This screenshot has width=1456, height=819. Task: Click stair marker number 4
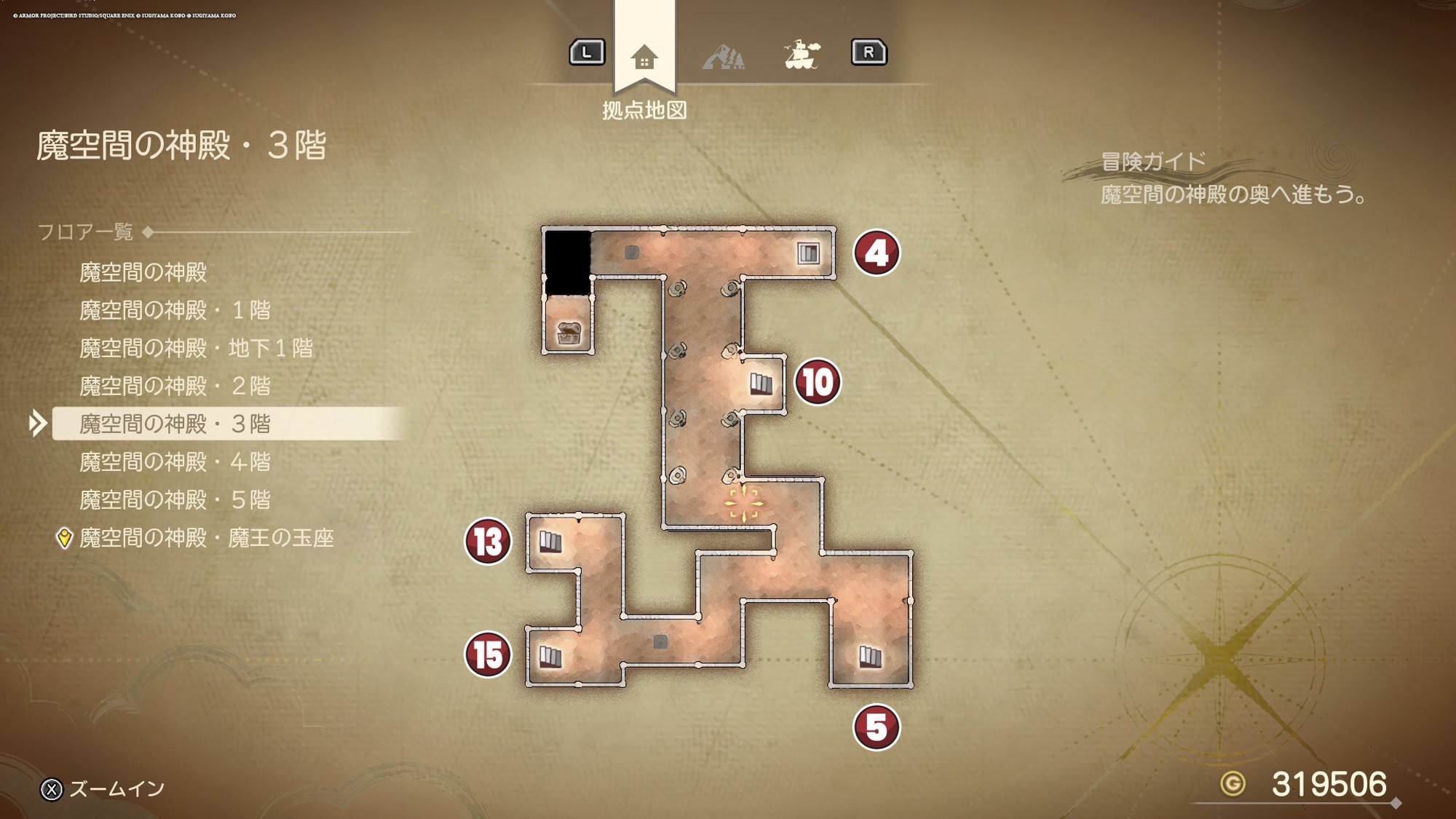(877, 253)
